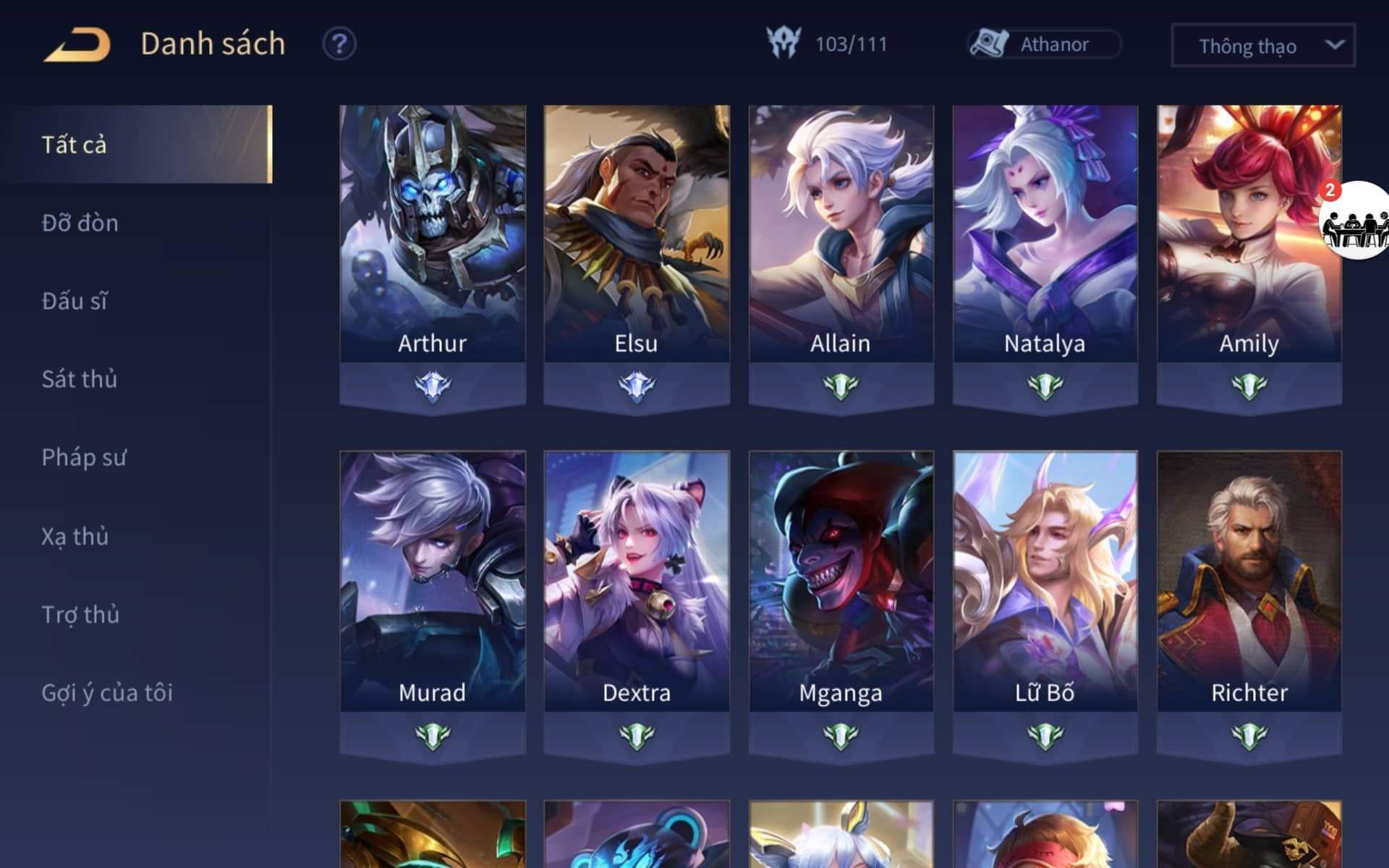Show the Đấu sĩ hero category
This screenshot has width=1389, height=868.
pos(75,301)
